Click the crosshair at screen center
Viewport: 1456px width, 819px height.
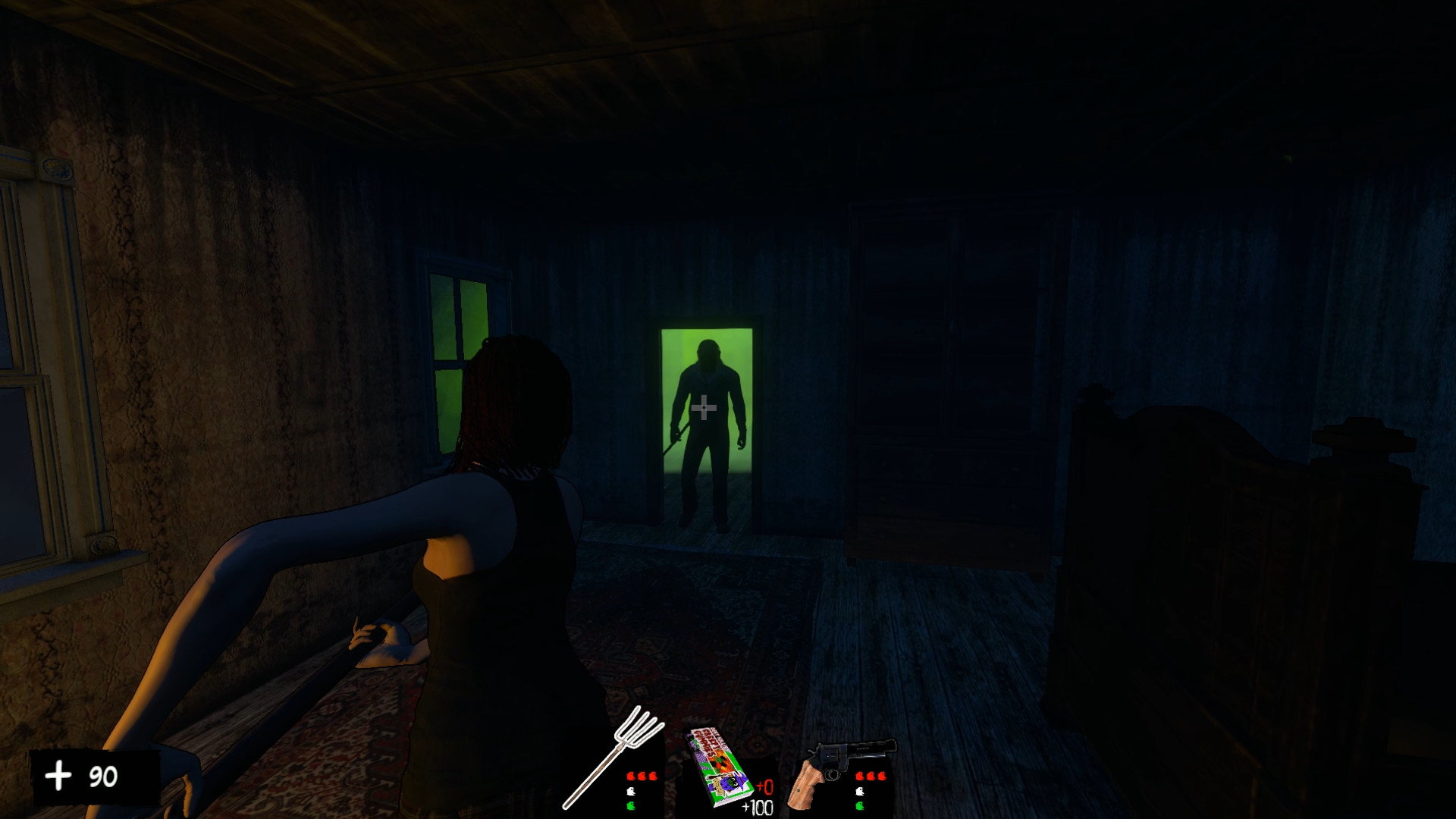[704, 407]
